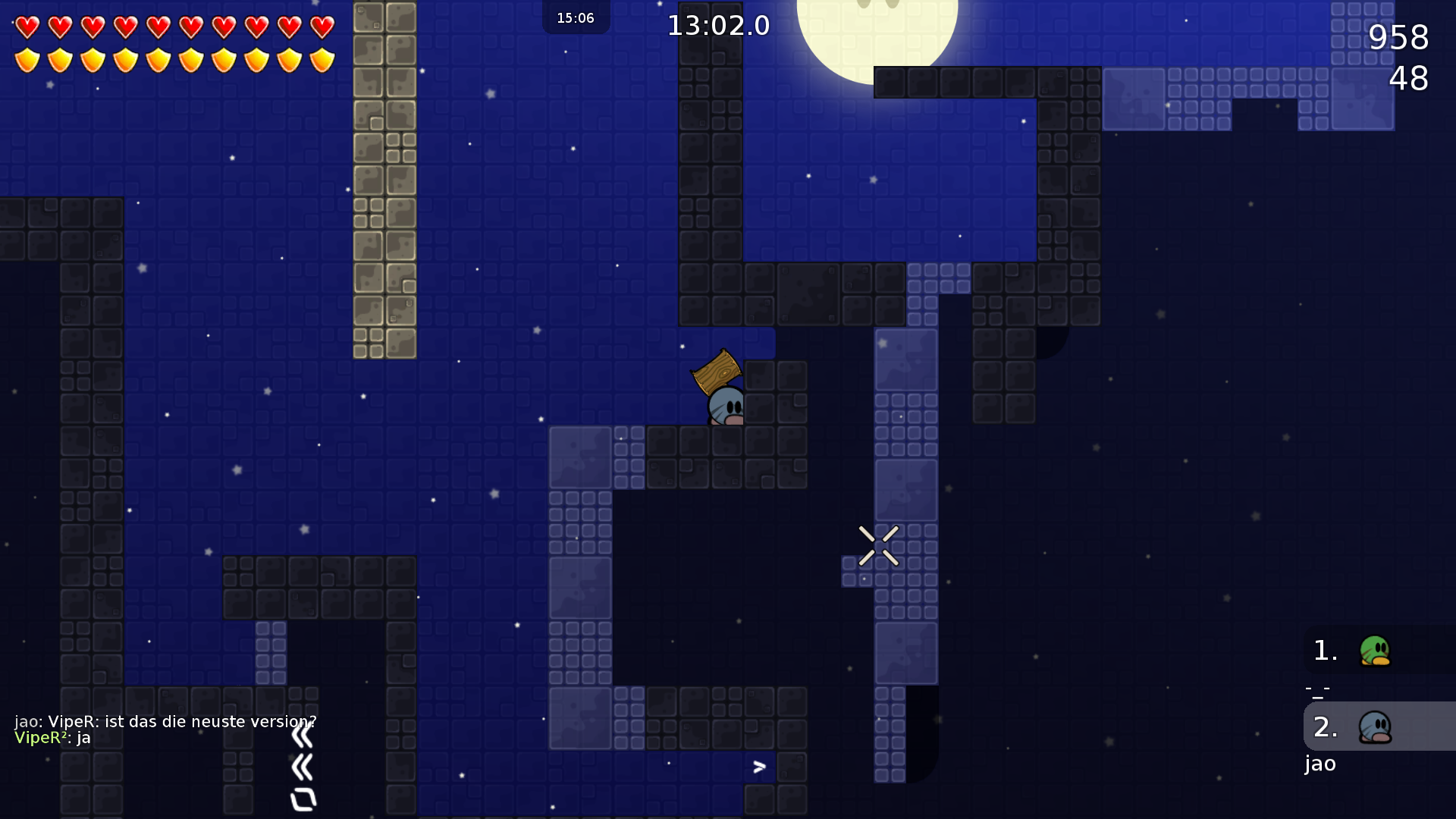Click the 13:02.0 race timer

click(718, 25)
